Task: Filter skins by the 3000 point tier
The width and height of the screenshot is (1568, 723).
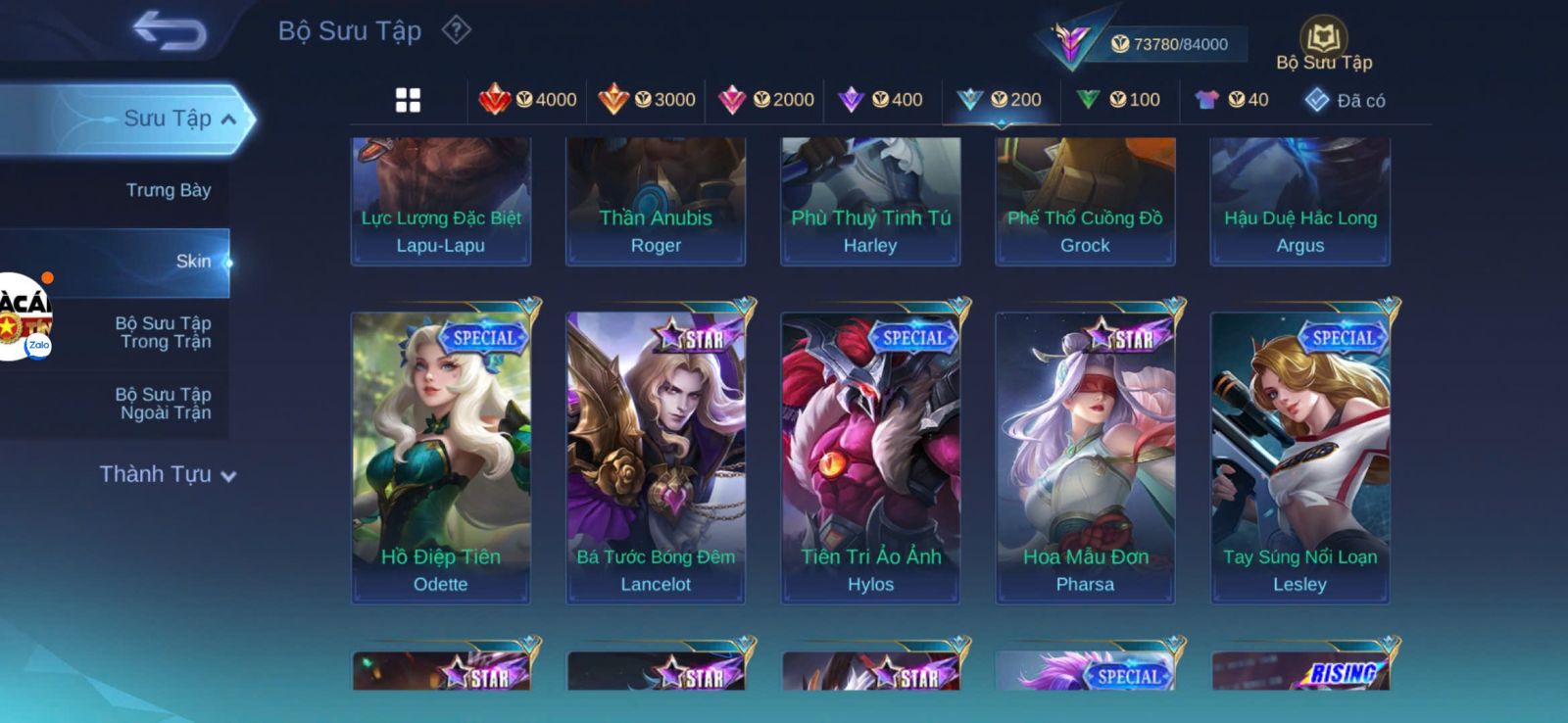Action: (646, 100)
